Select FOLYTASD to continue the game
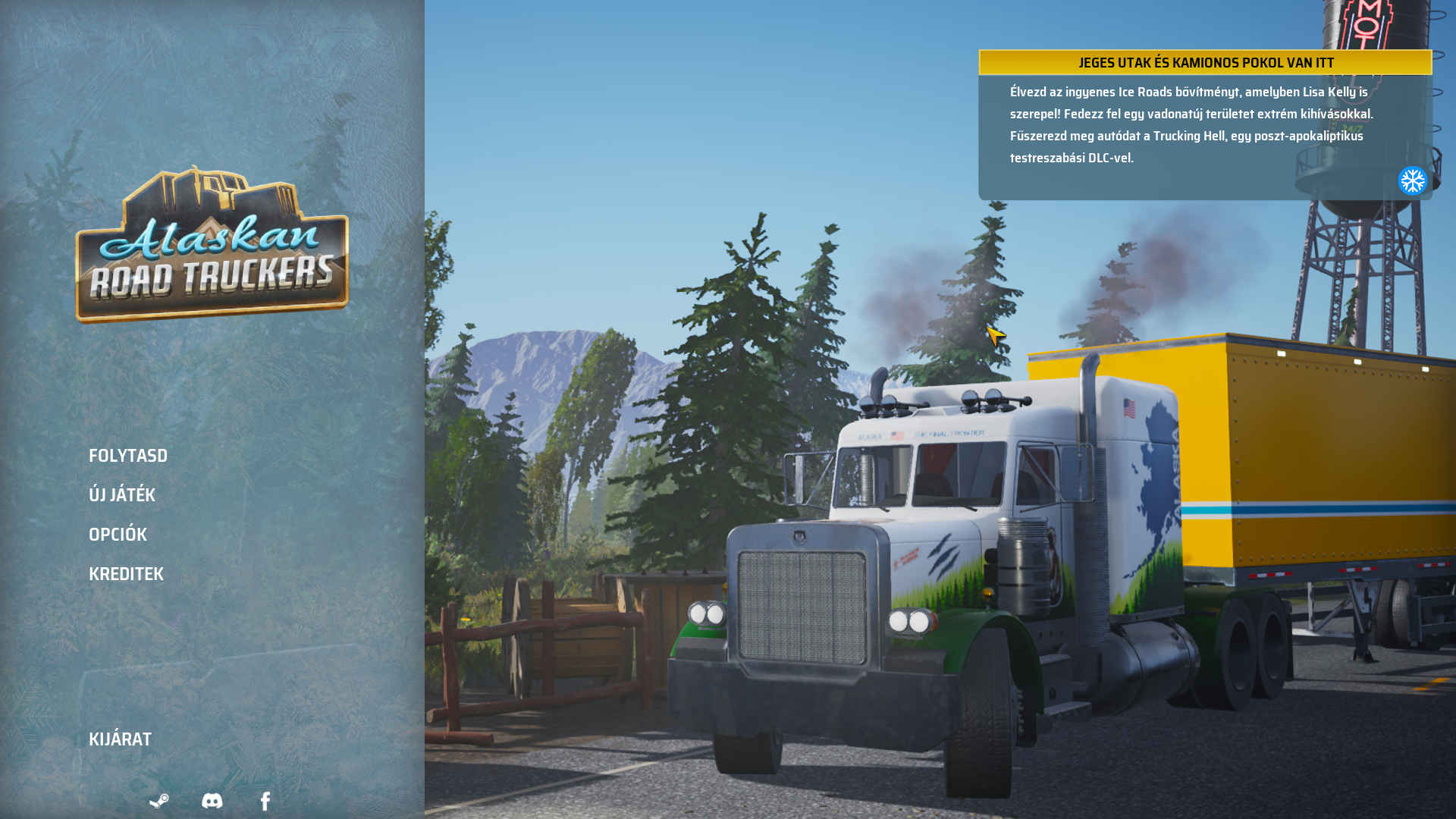 click(x=128, y=456)
